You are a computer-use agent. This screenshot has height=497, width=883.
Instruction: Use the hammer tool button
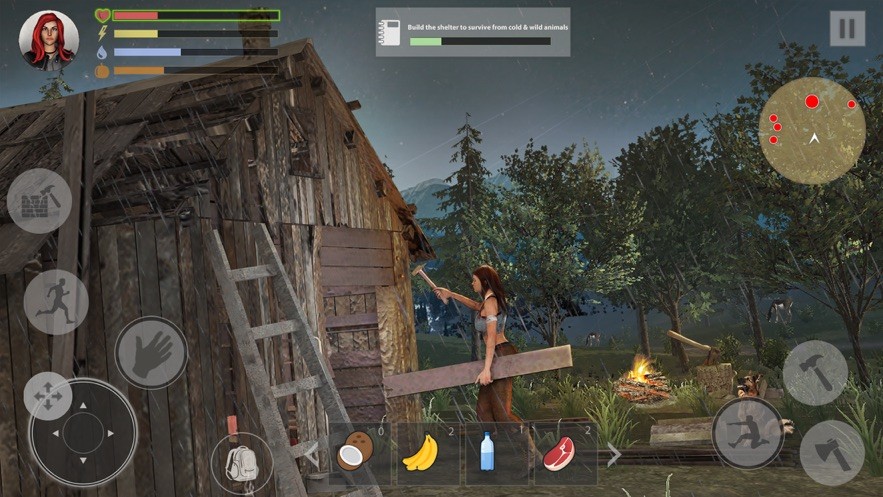[x=815, y=373]
